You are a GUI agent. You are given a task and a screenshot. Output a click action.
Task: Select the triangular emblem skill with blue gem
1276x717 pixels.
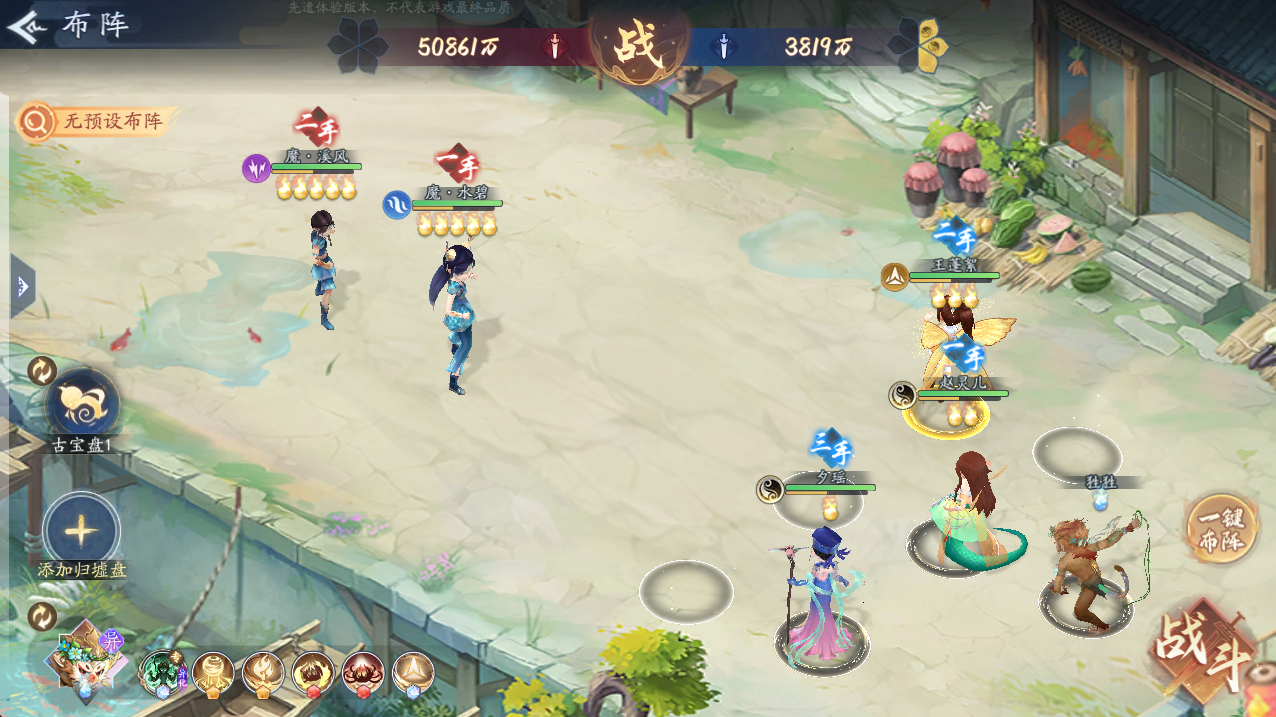(x=412, y=674)
